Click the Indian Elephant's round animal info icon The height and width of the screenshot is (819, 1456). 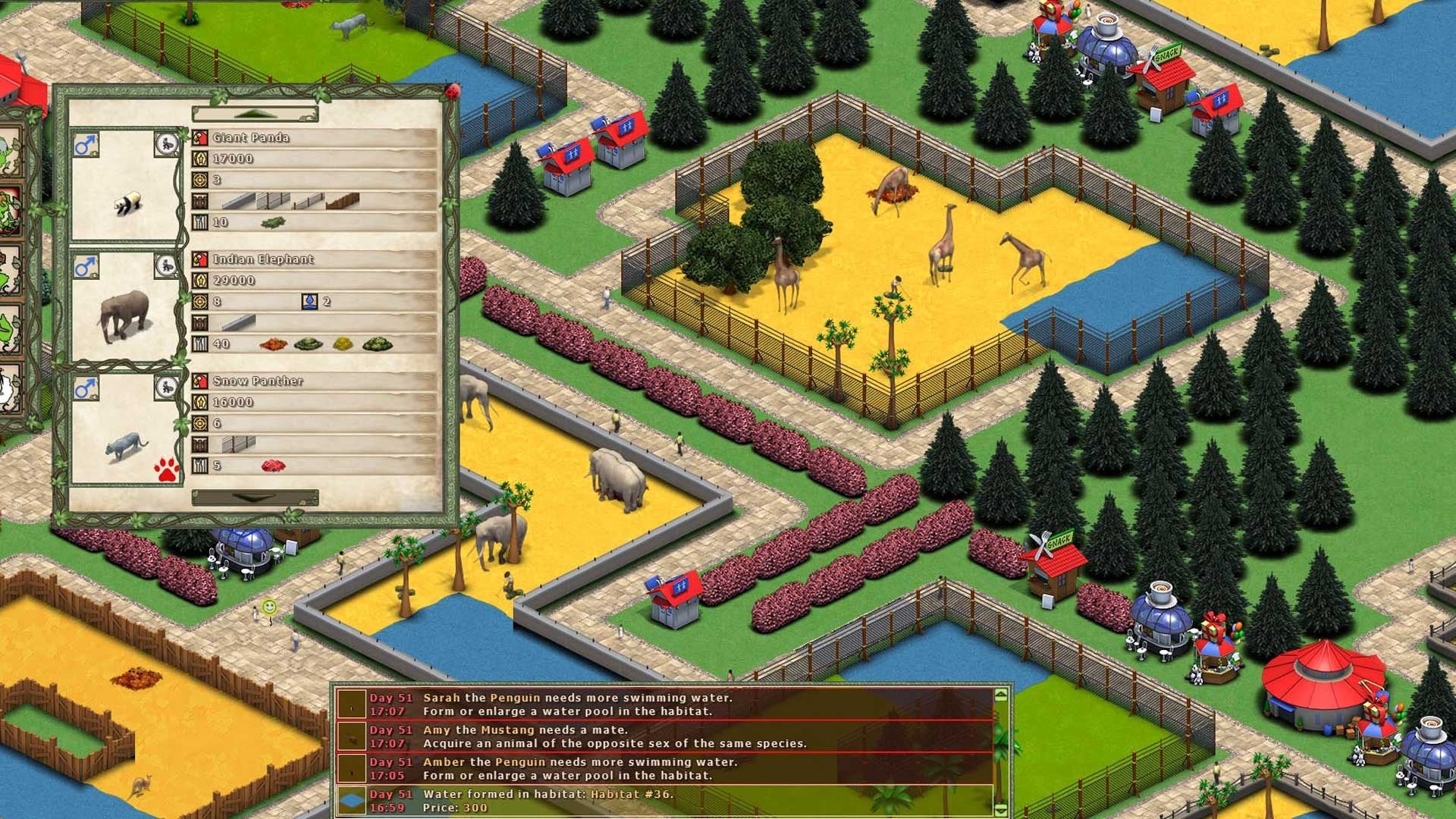pyautogui.click(x=167, y=265)
